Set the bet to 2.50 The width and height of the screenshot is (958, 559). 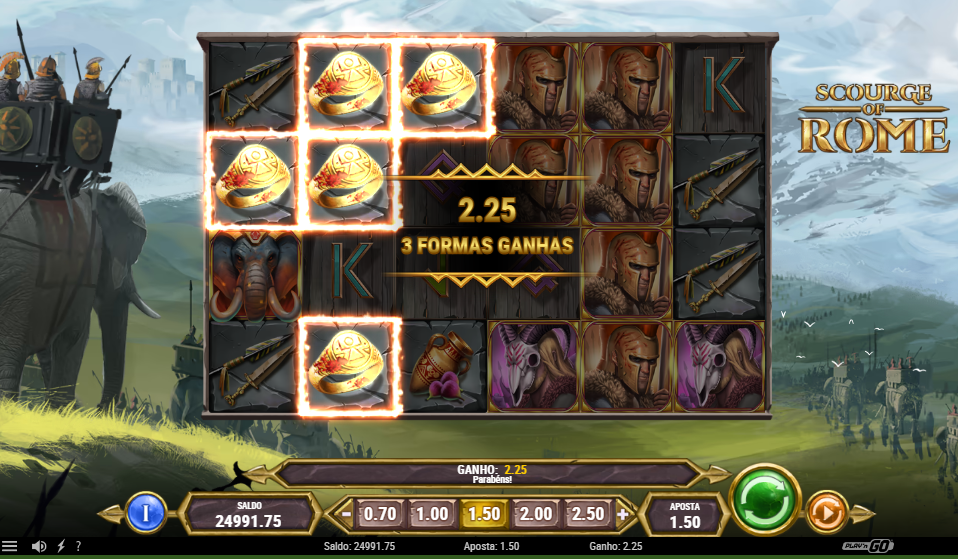(588, 514)
